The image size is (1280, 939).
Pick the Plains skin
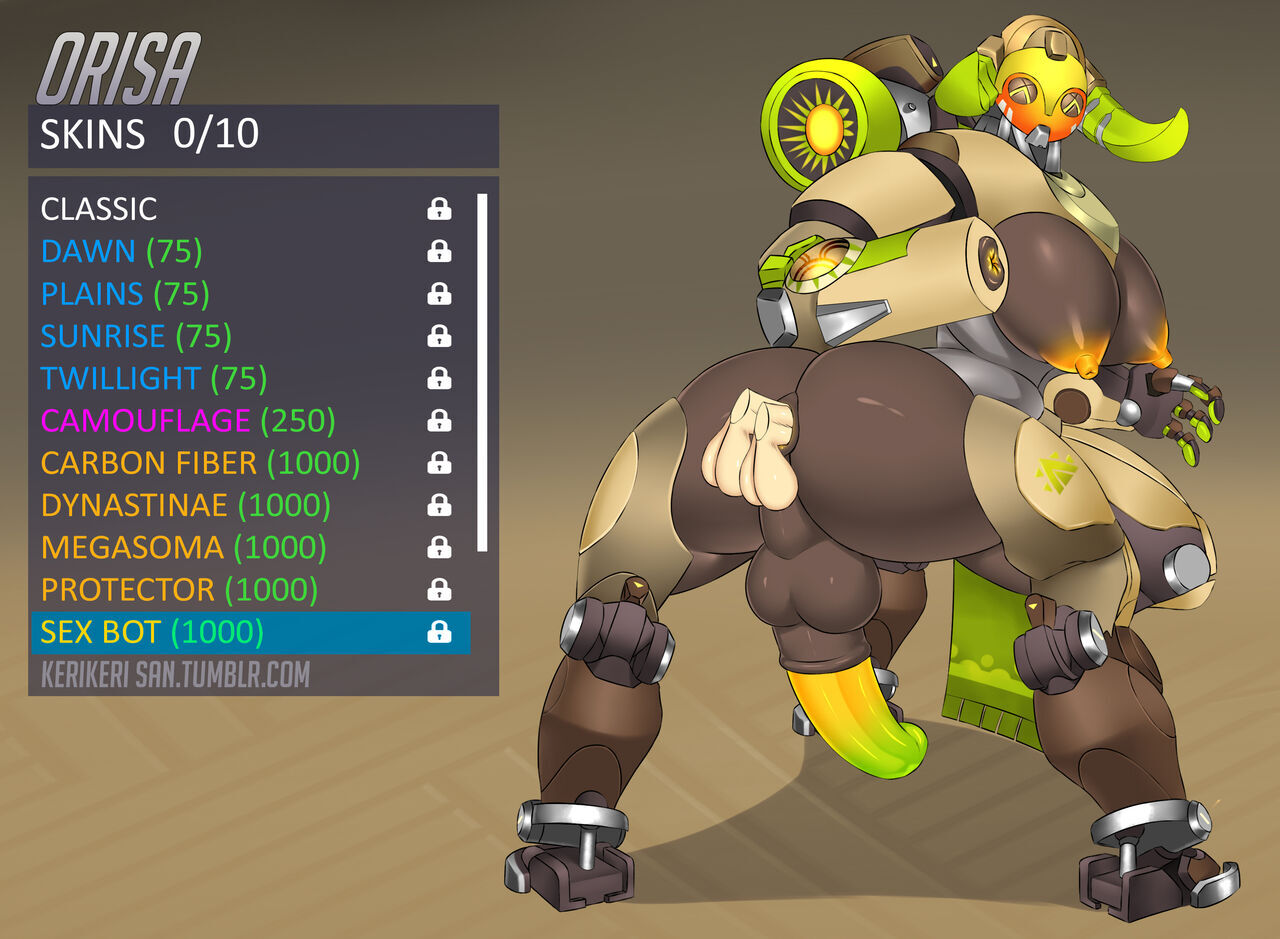[125, 294]
